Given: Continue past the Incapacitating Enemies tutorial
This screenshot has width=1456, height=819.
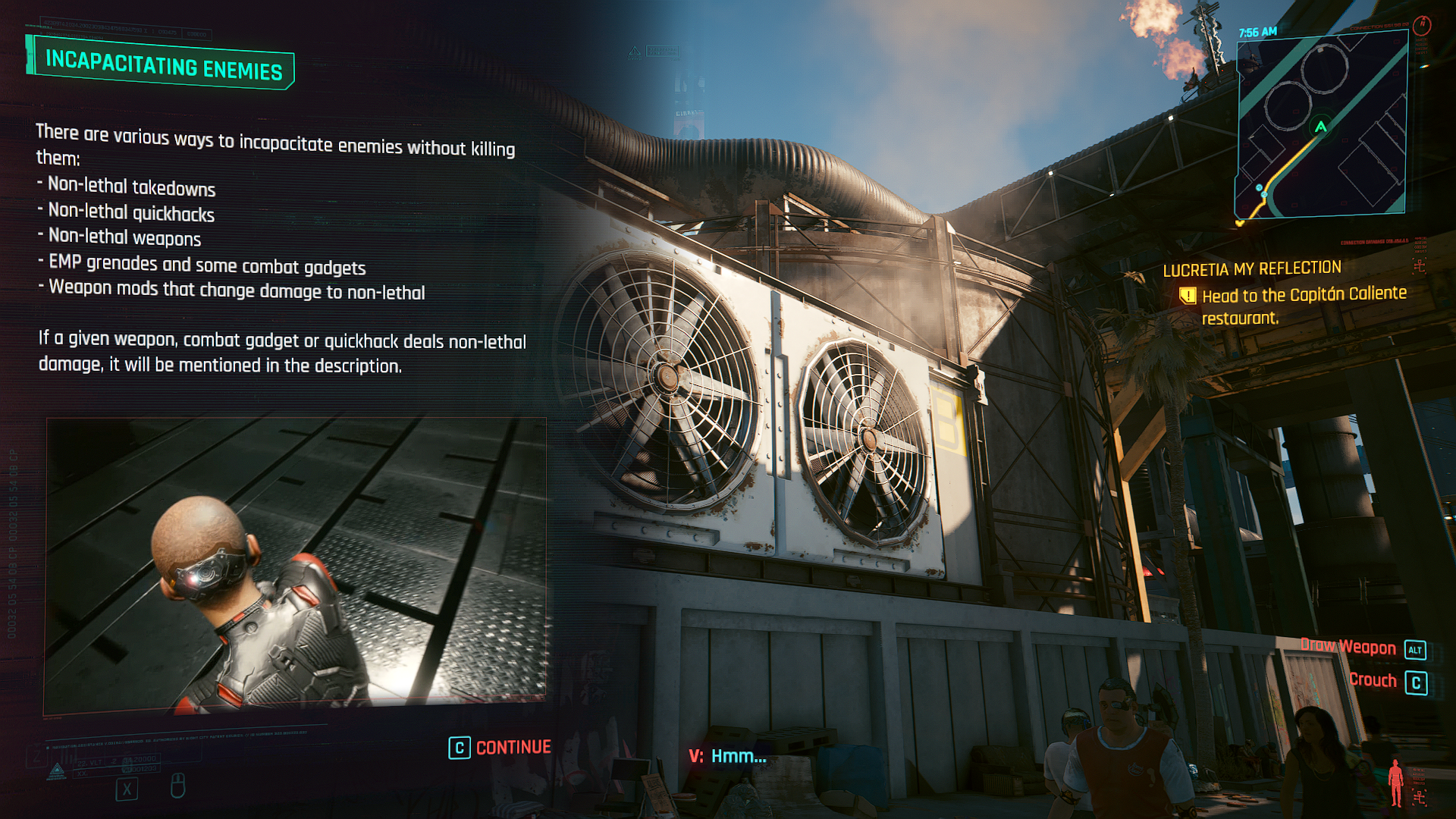Looking at the screenshot, I should (x=500, y=748).
